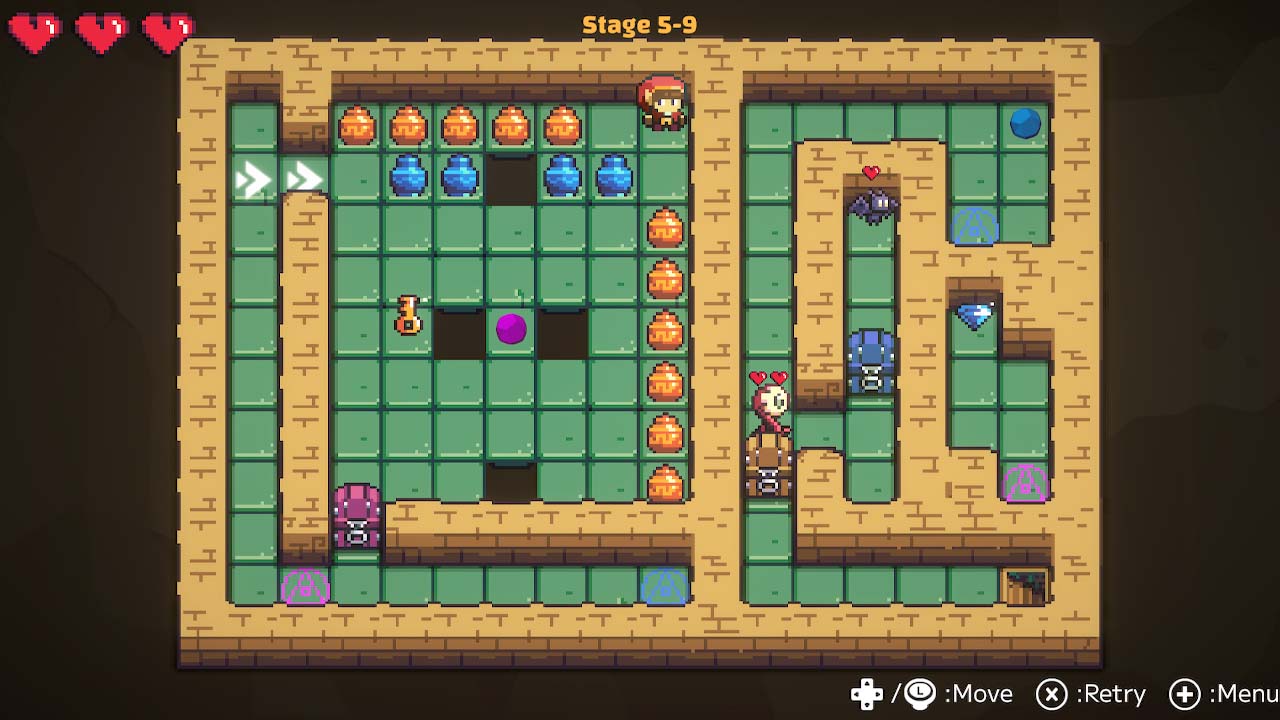Select the purple orb on the floor

[512, 330]
